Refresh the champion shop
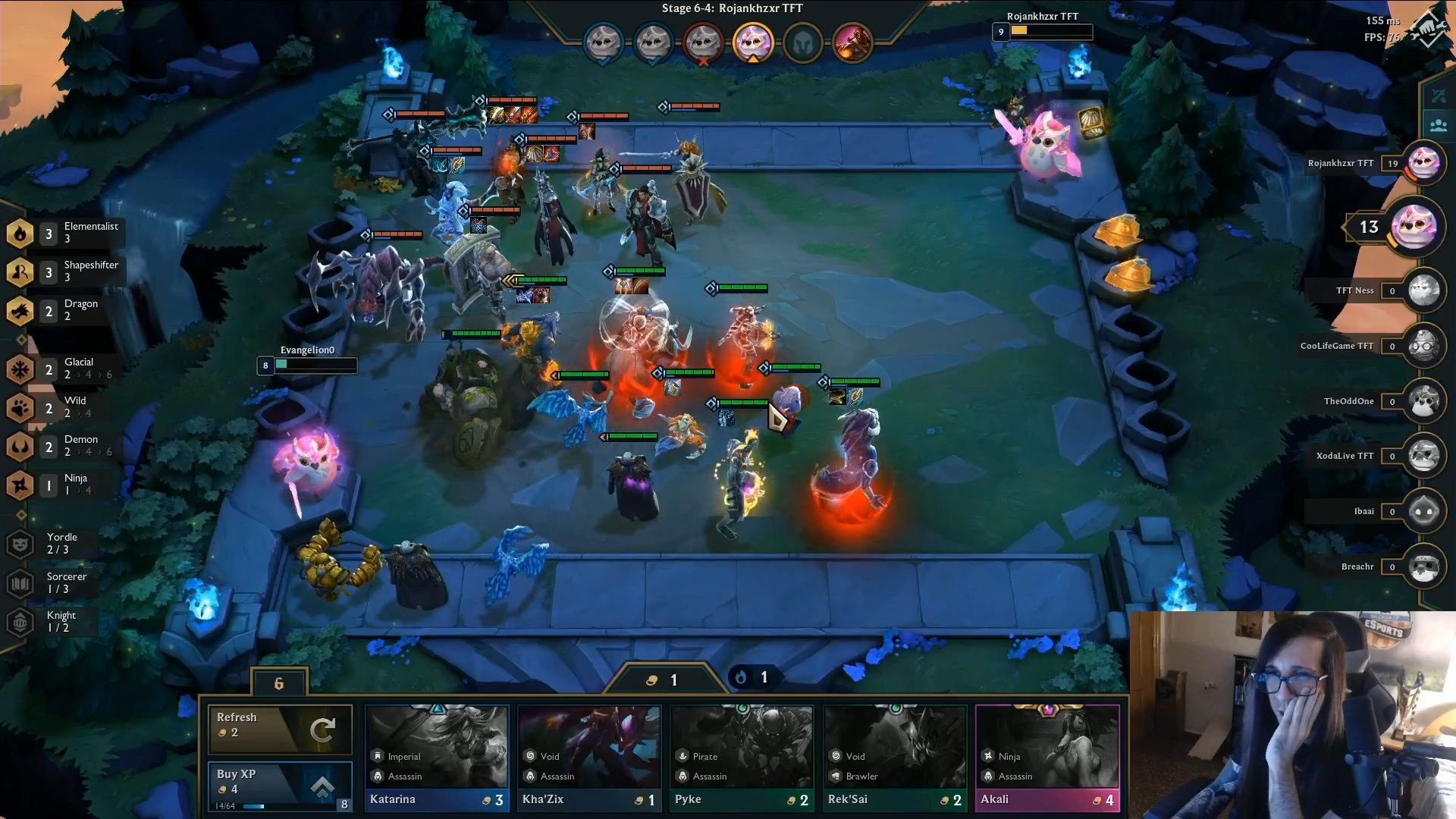1456x819 pixels. (280, 728)
